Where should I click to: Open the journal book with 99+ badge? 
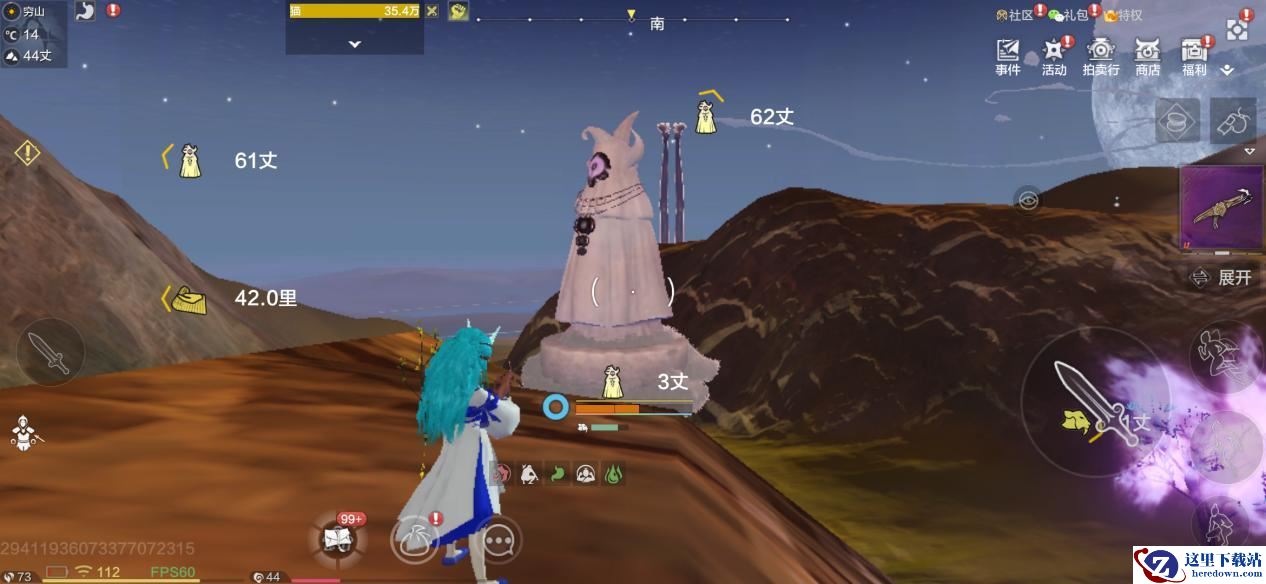click(x=336, y=539)
